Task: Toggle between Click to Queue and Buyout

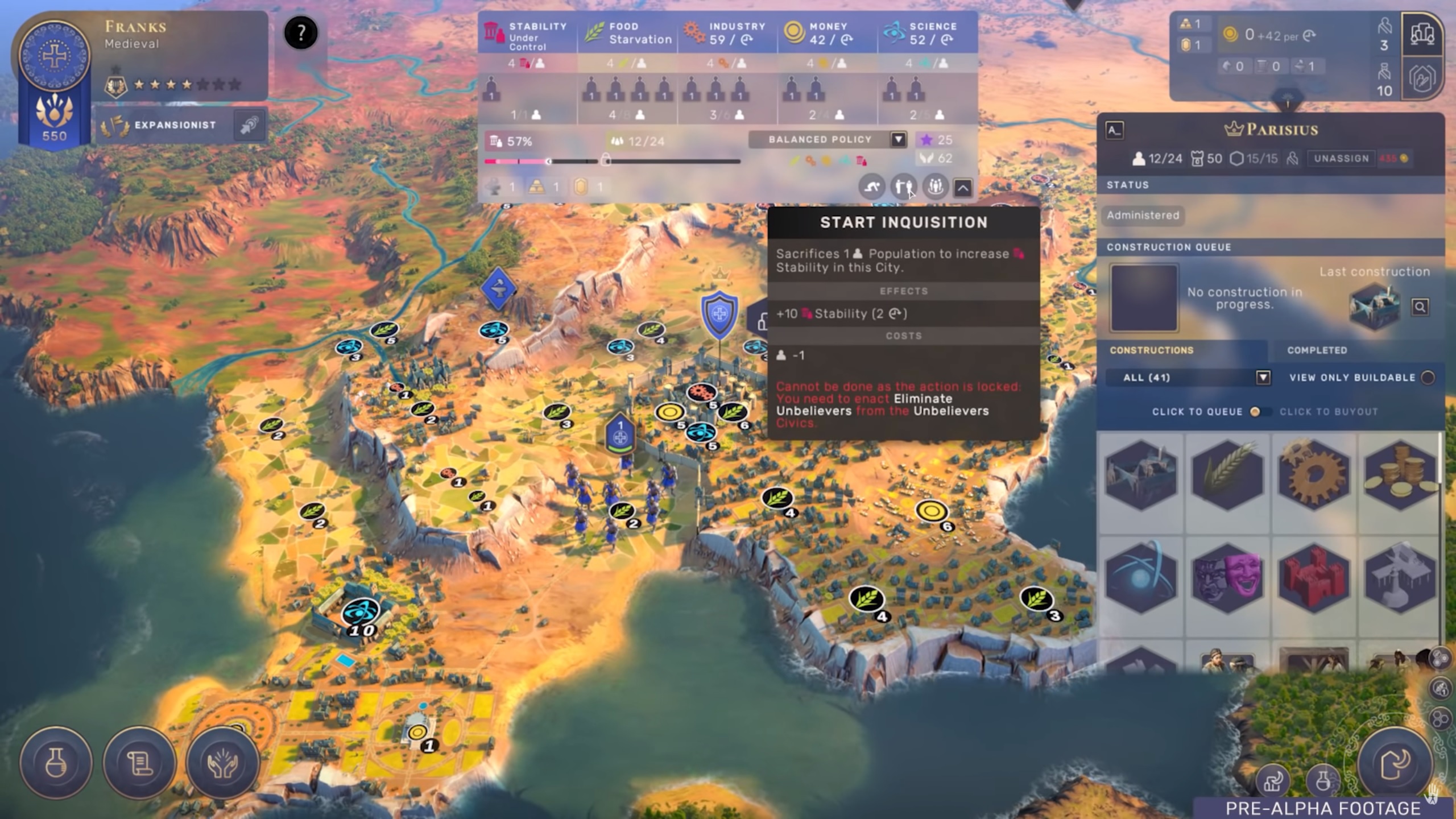Action: pos(1255,412)
